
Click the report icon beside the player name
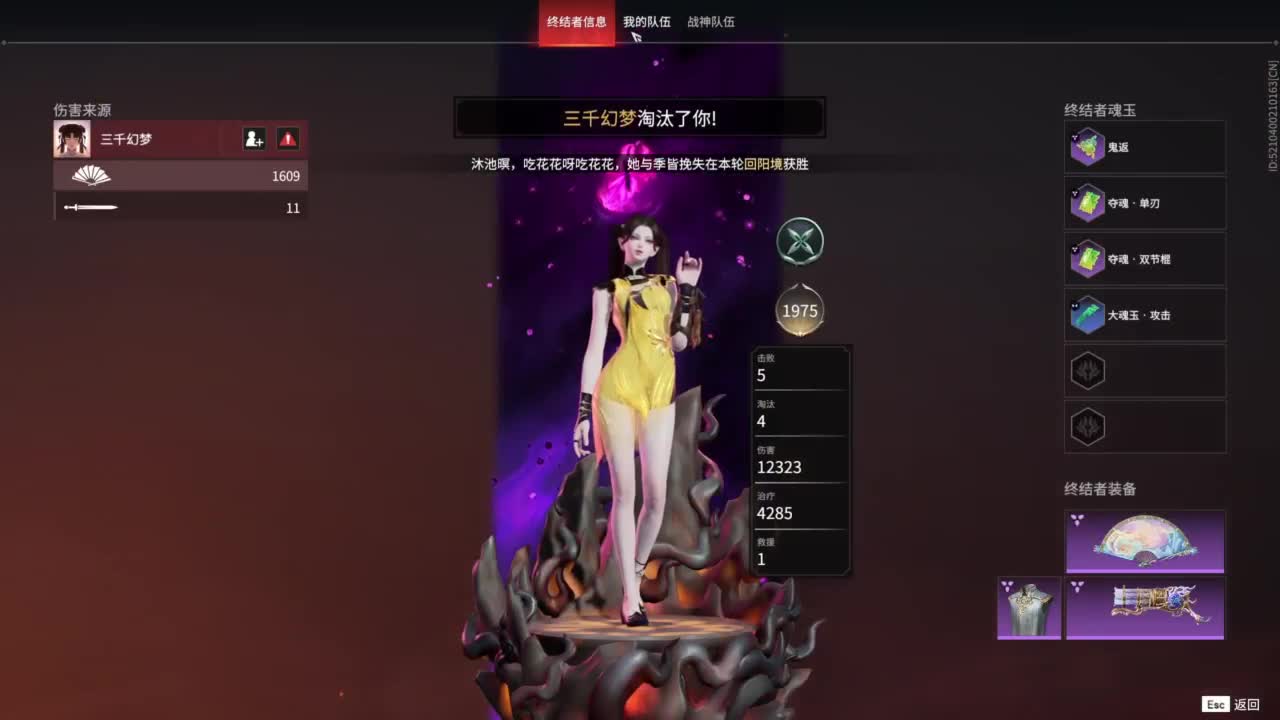(x=286, y=139)
